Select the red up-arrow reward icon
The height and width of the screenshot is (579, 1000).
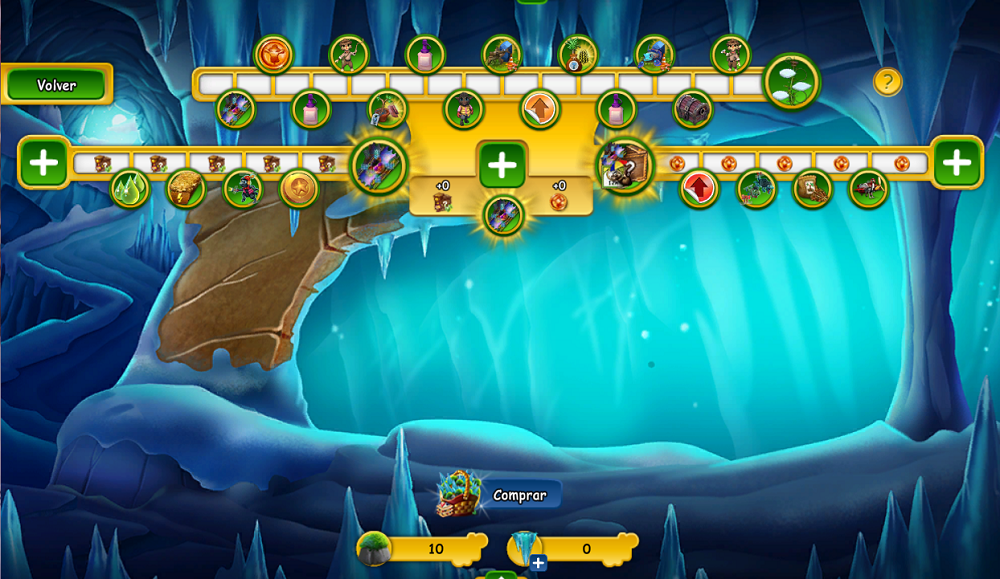(699, 187)
